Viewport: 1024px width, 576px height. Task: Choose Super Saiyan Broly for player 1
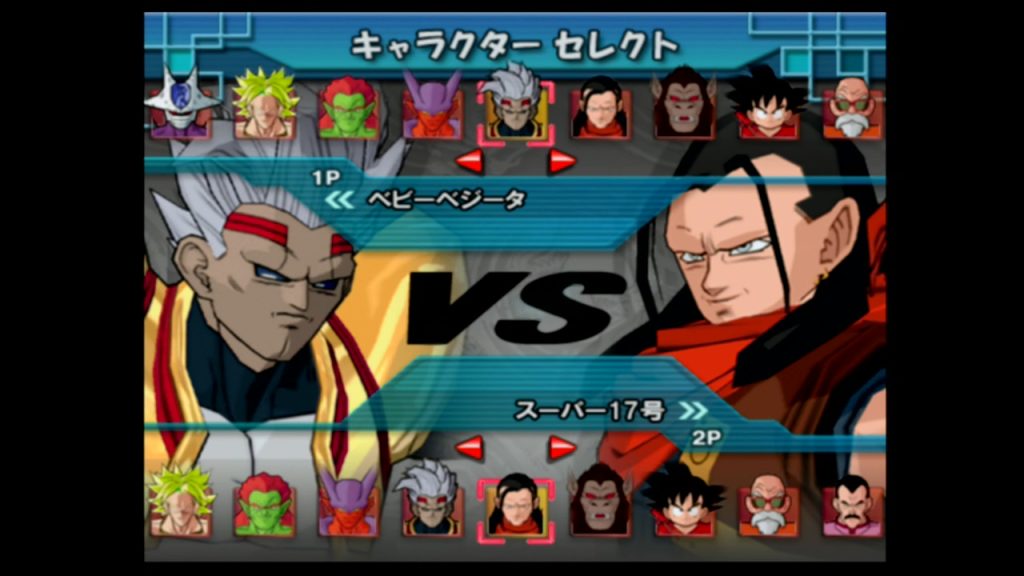pyautogui.click(x=265, y=106)
